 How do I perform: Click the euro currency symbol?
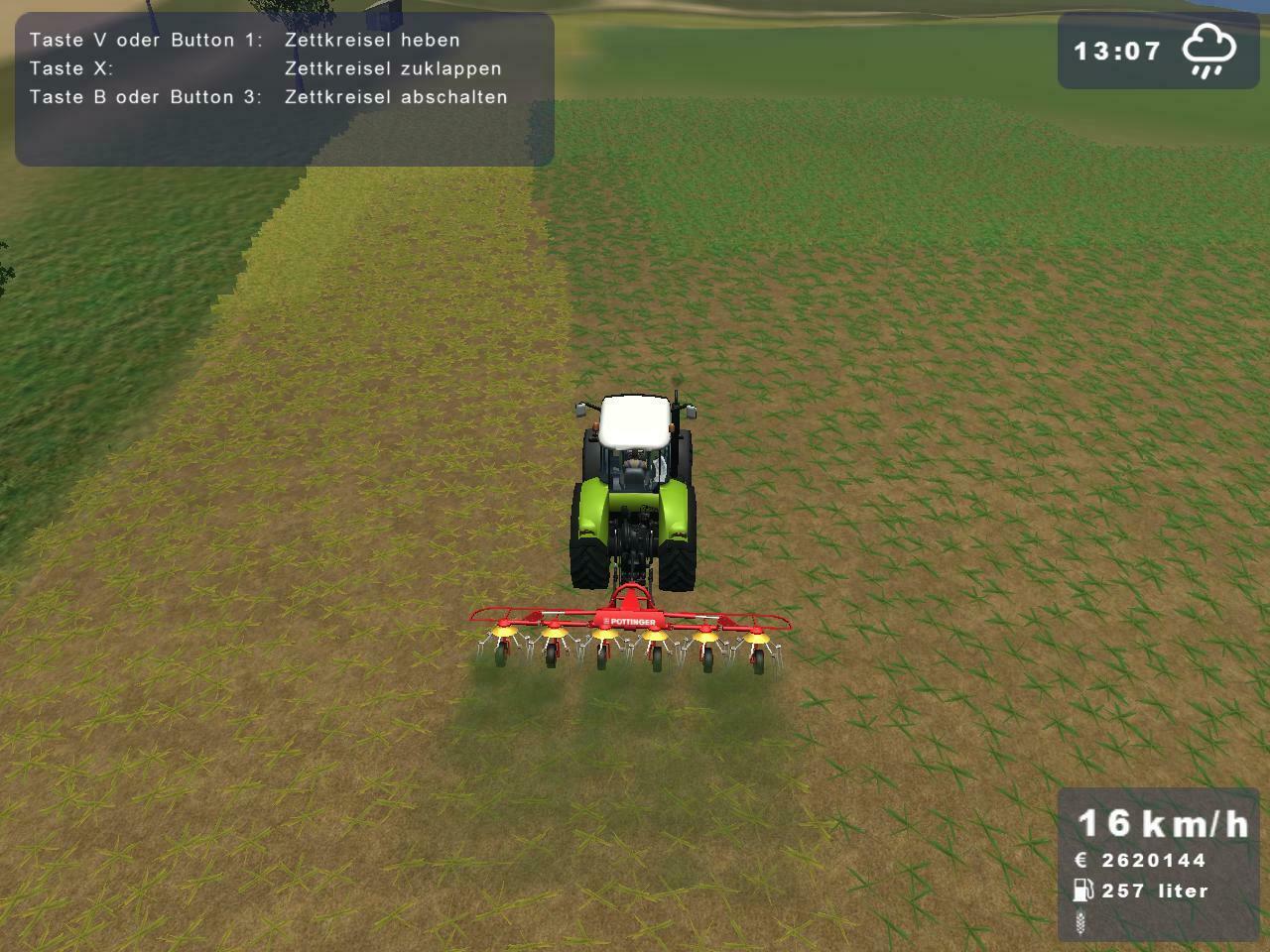1081,859
